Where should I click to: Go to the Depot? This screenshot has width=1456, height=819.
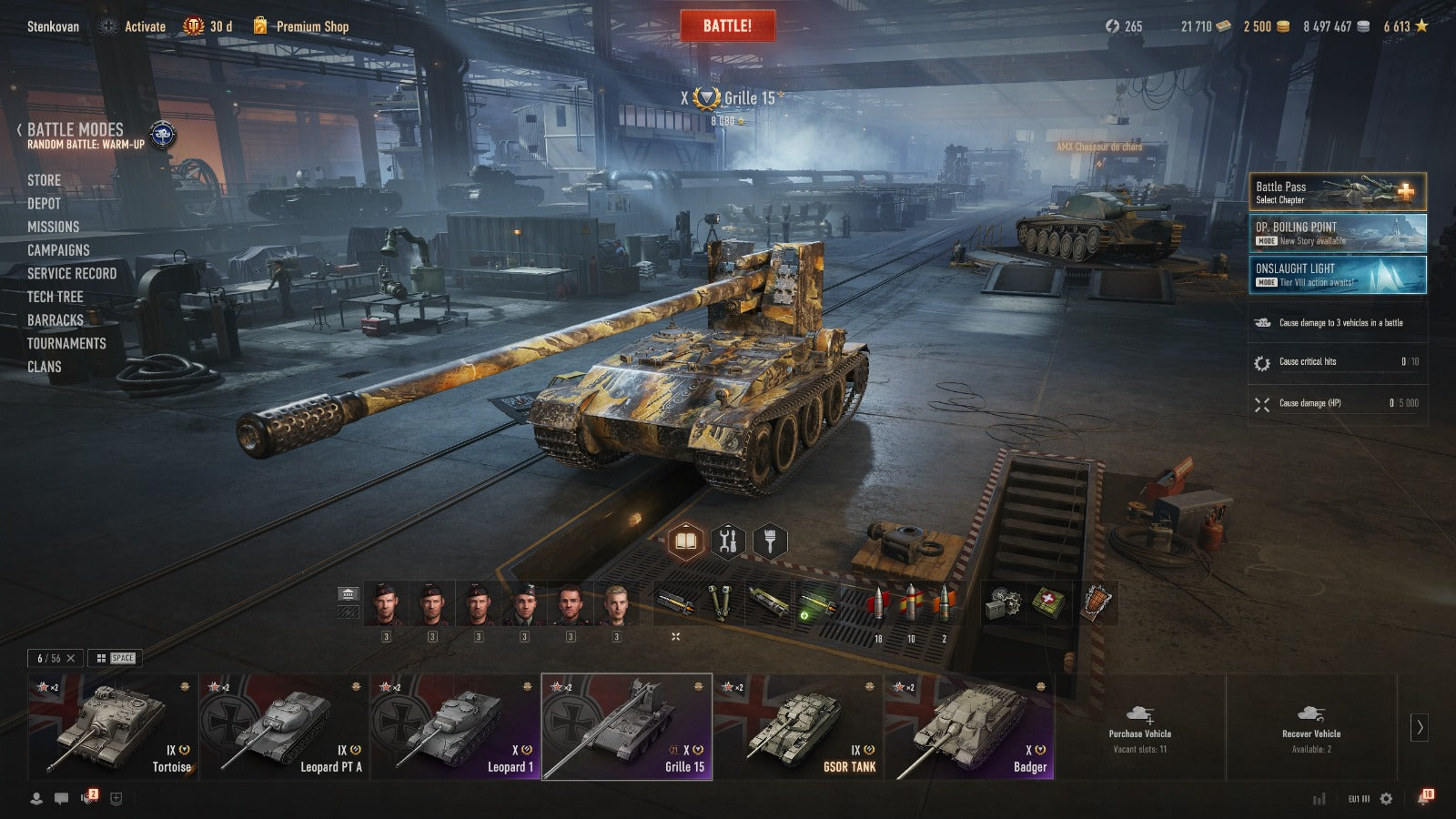pyautogui.click(x=44, y=204)
